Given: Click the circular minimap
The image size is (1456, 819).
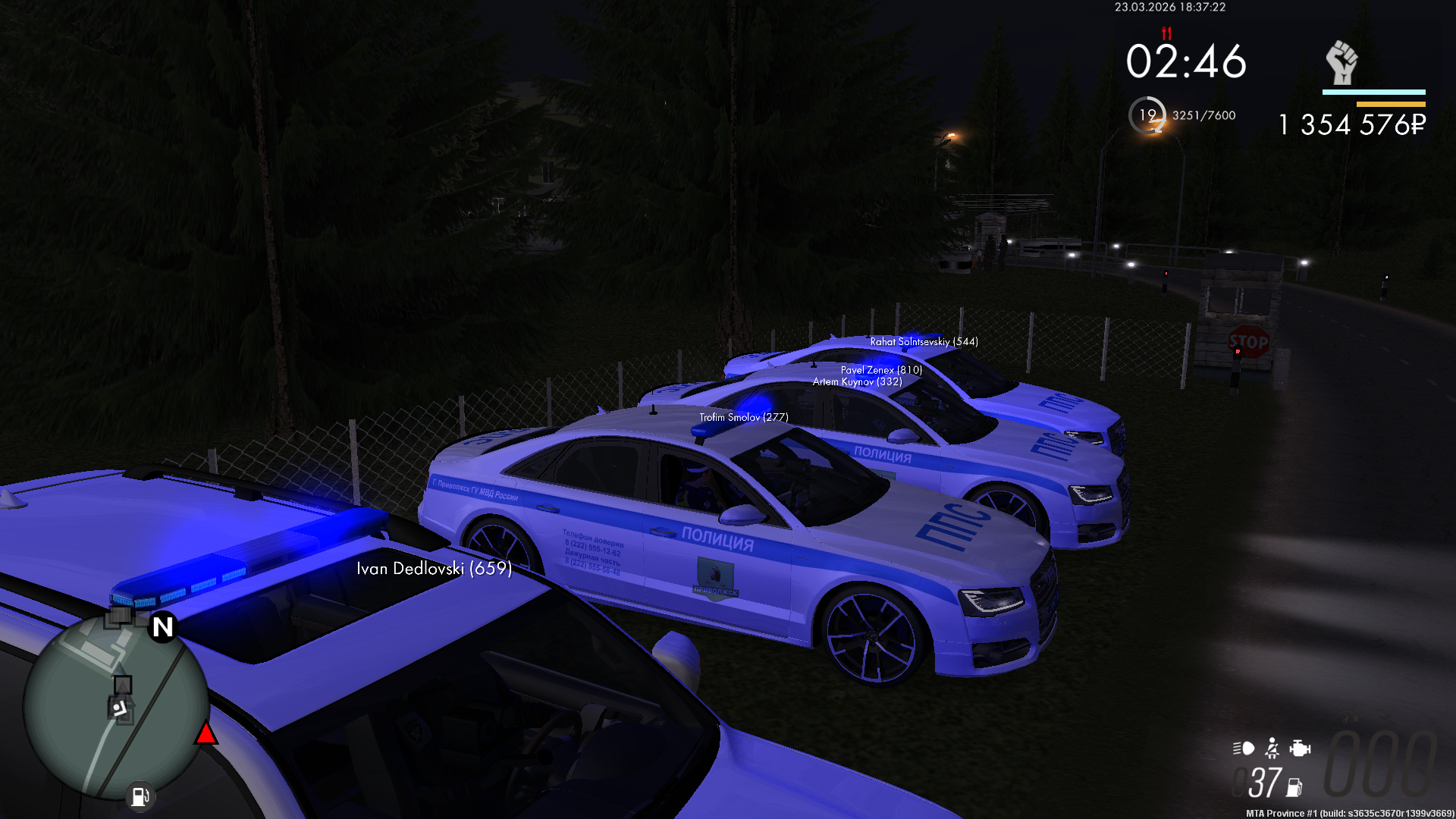Looking at the screenshot, I should coord(115,707).
